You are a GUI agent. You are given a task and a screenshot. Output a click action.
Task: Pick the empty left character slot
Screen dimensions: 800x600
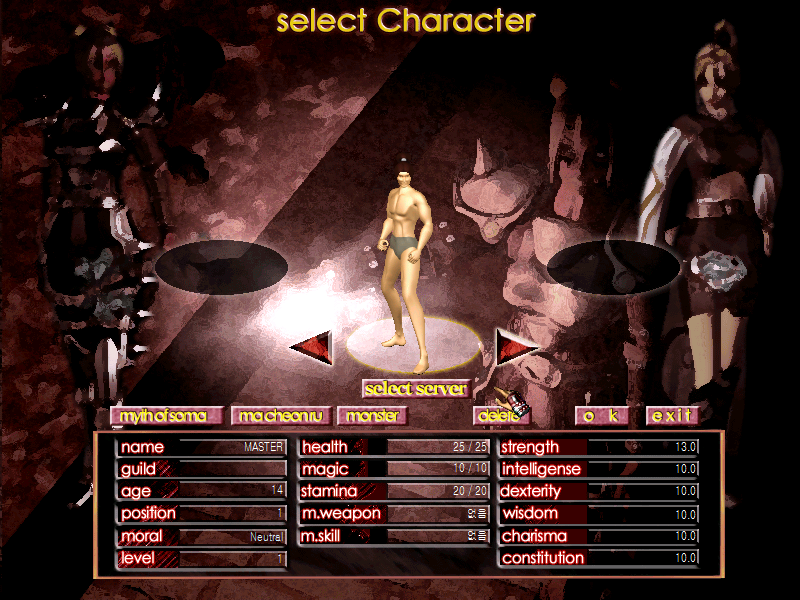[x=221, y=265]
